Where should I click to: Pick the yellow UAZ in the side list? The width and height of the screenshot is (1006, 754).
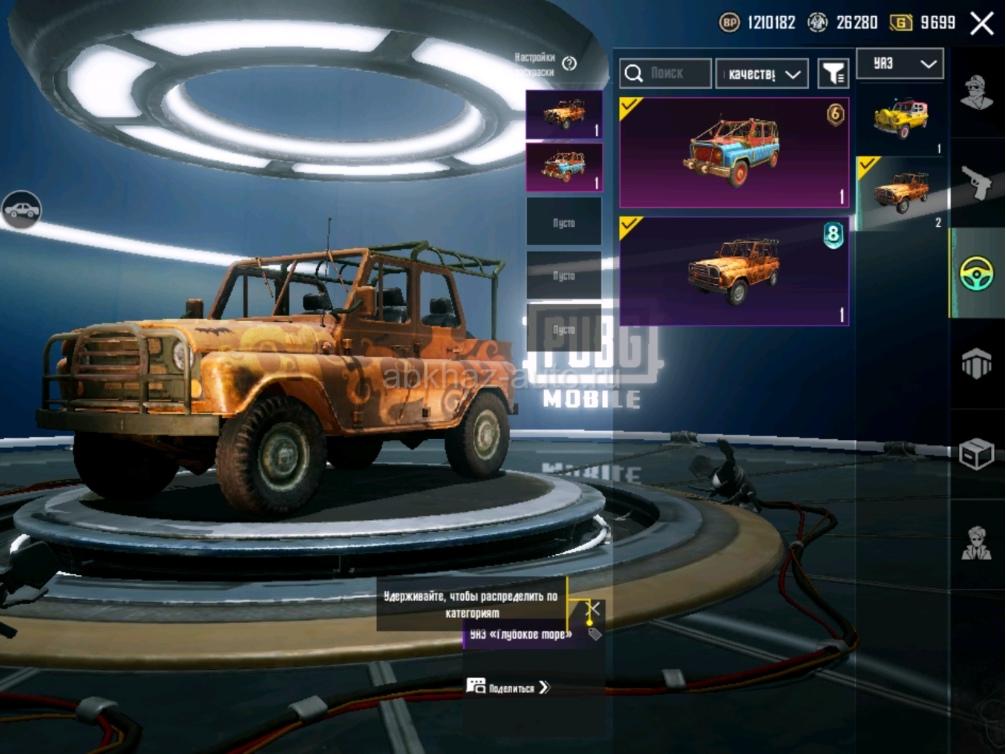coord(900,119)
